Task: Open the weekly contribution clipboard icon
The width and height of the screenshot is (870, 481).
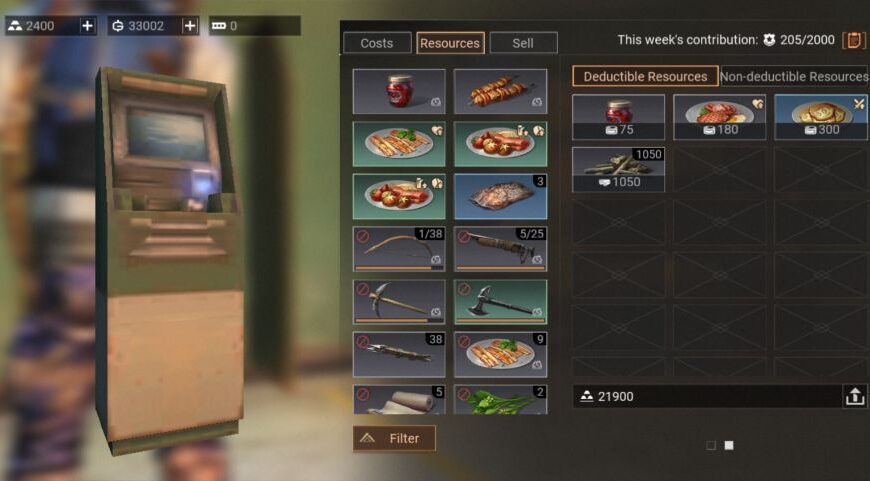Action: coord(854,40)
